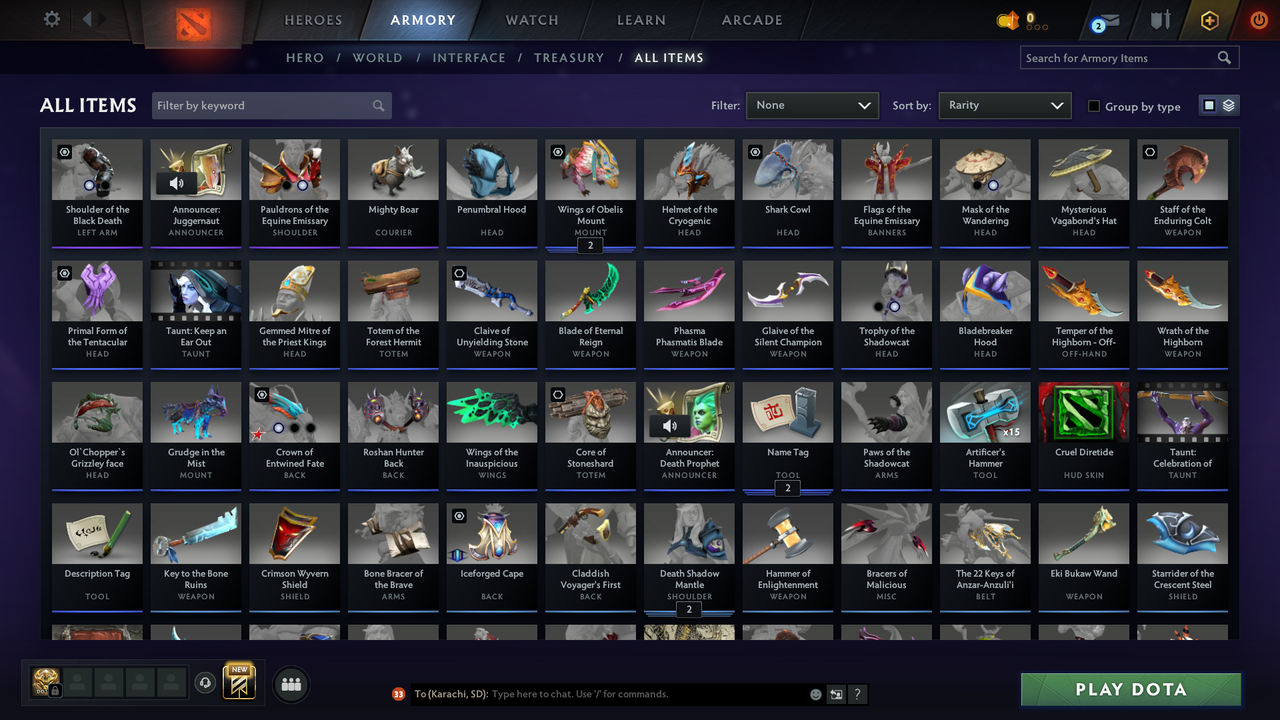Image resolution: width=1280 pixels, height=720 pixels.
Task: Open the Filter None dropdown
Action: point(811,105)
